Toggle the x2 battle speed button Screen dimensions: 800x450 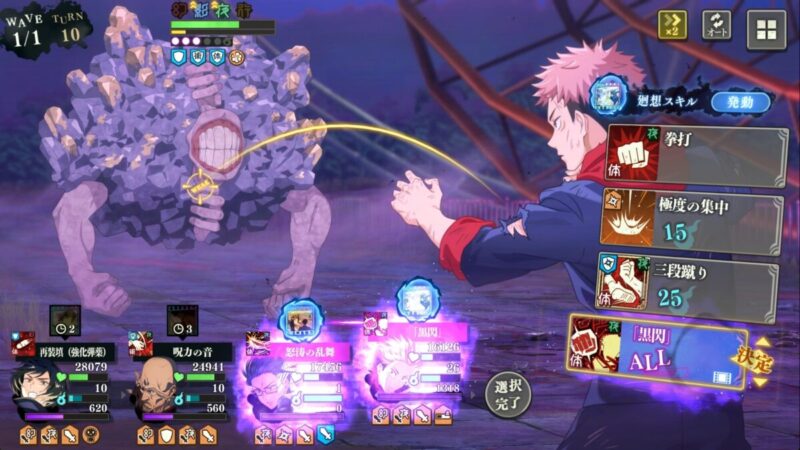672,25
